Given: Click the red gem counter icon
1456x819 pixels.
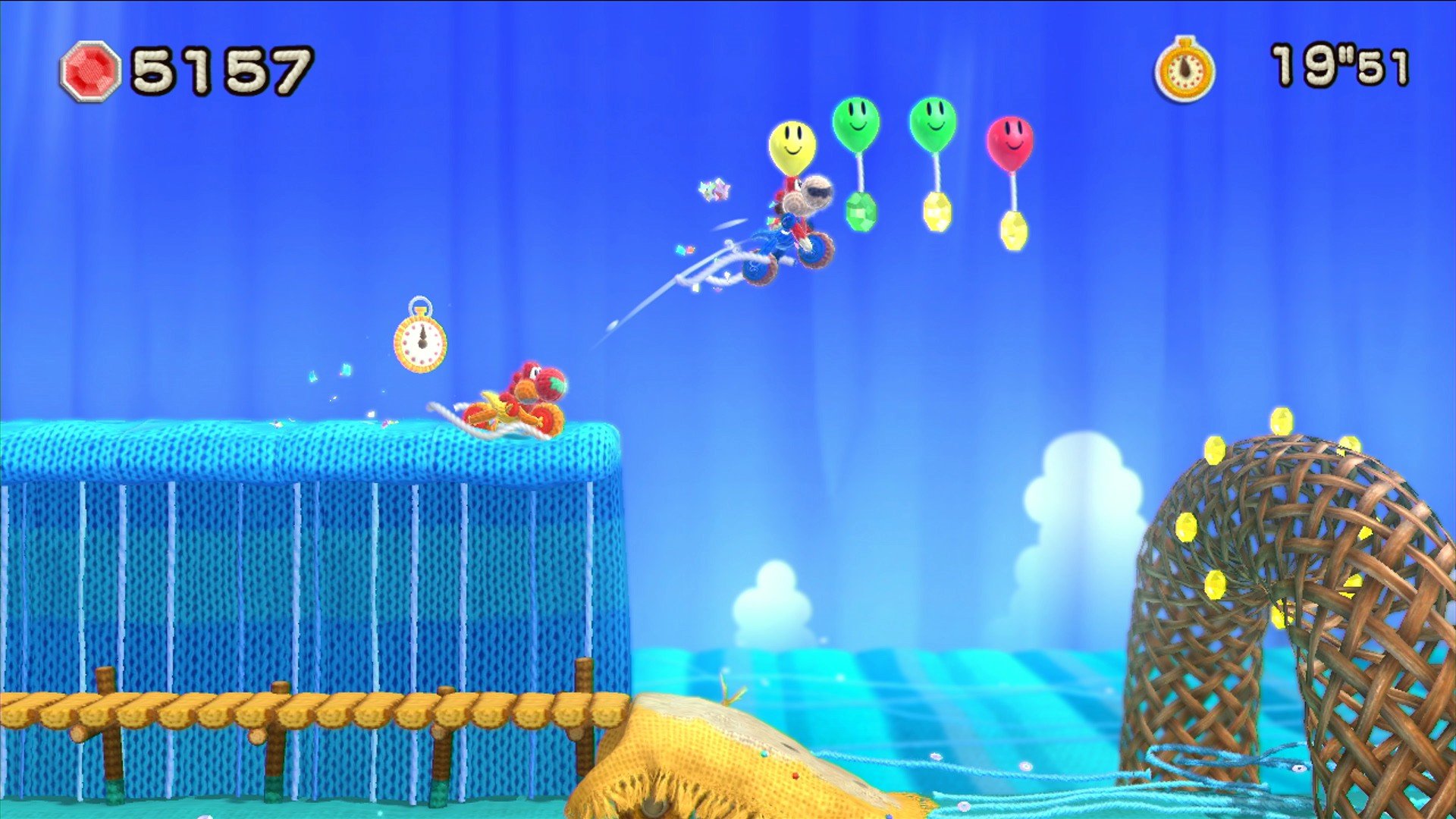Looking at the screenshot, I should coord(90,71).
